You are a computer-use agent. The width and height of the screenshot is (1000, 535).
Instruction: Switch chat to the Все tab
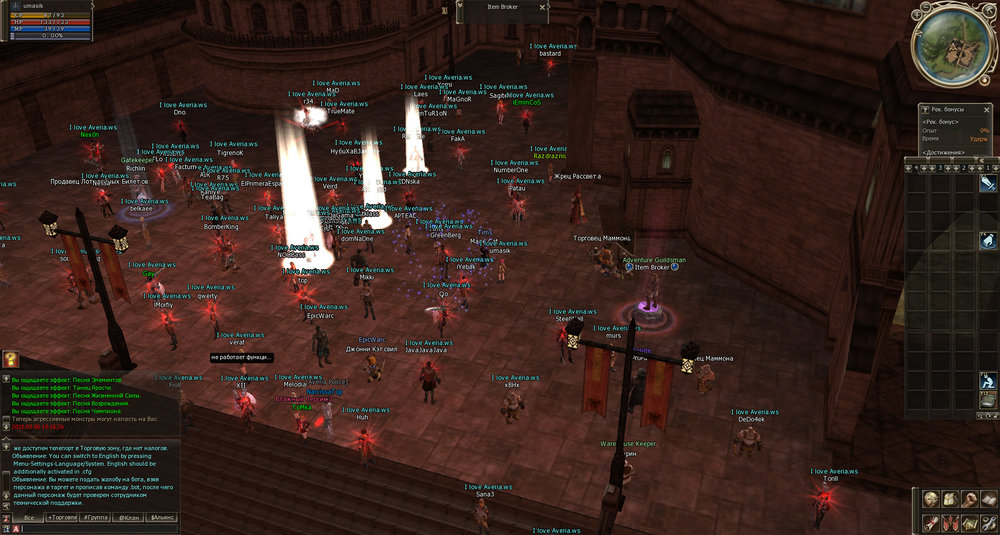[x=29, y=517]
